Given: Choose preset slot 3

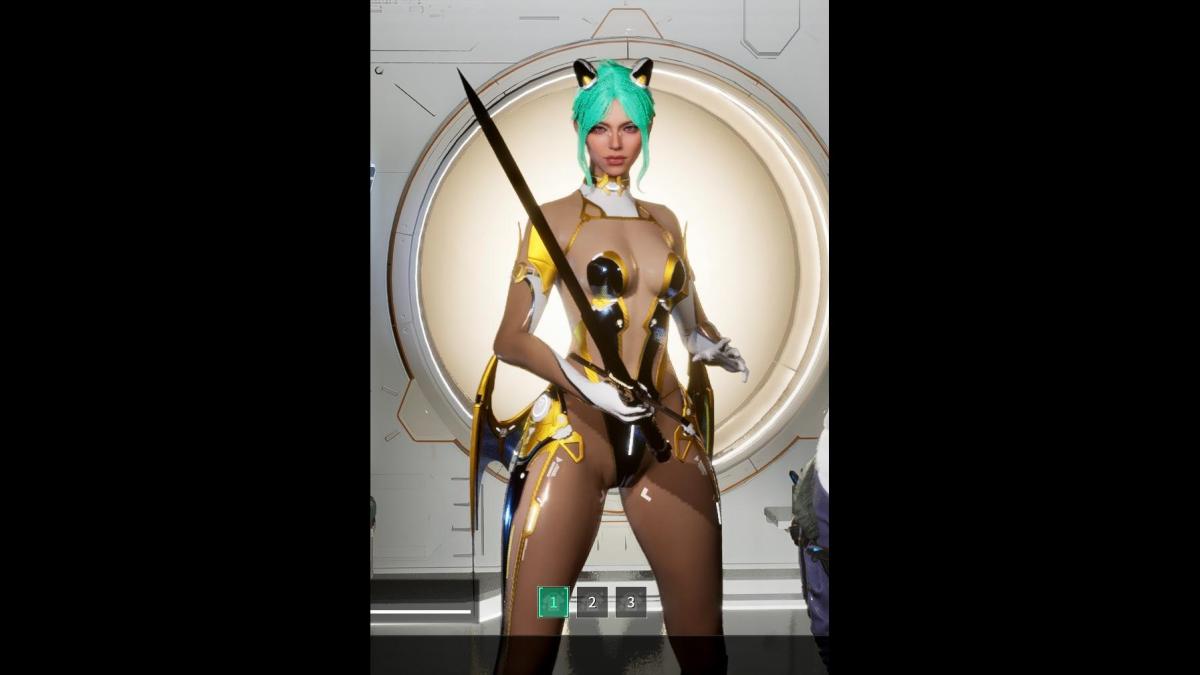Looking at the screenshot, I should coord(631,602).
